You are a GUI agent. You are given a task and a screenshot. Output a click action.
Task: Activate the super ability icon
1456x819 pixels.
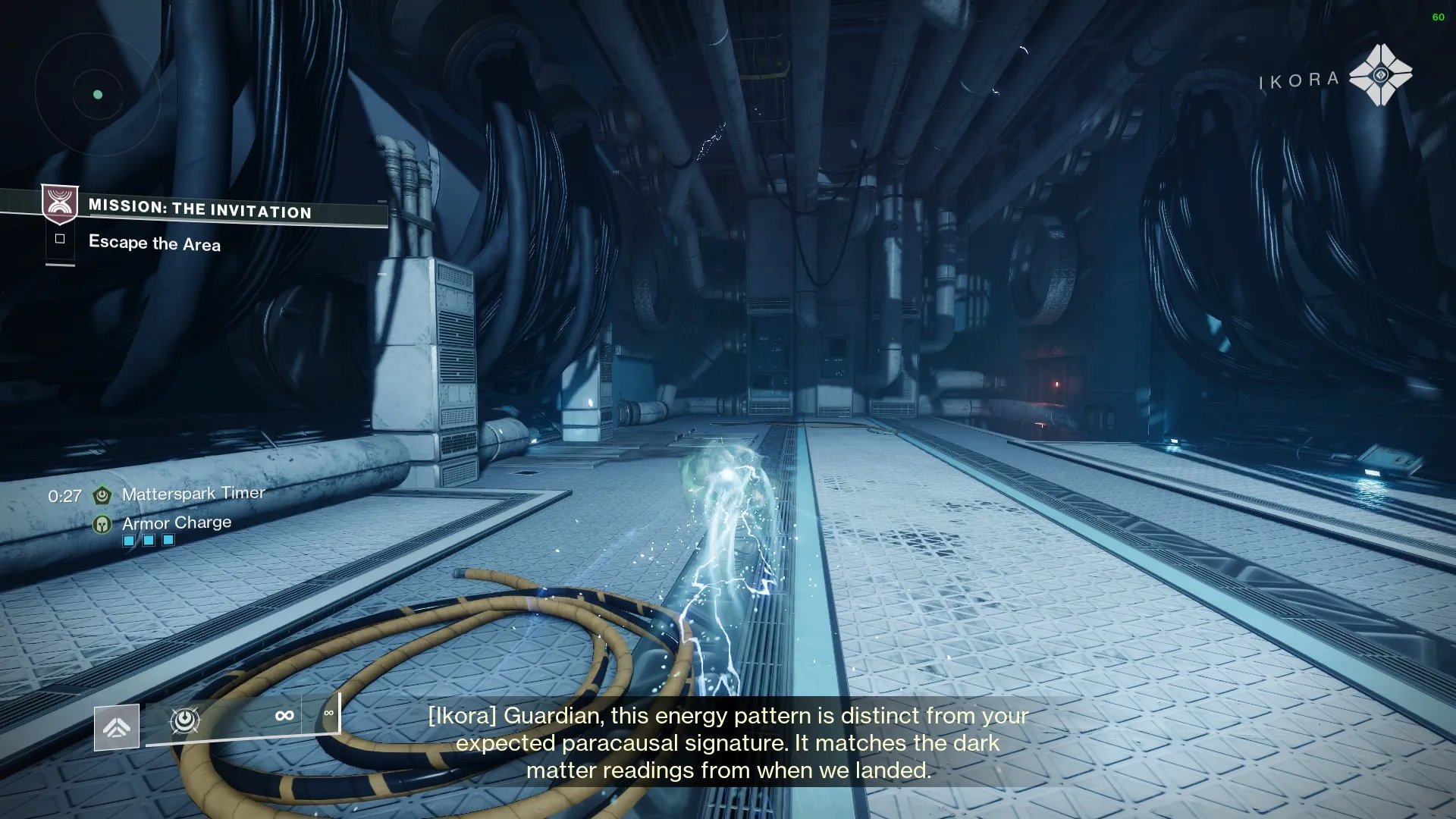click(x=117, y=727)
